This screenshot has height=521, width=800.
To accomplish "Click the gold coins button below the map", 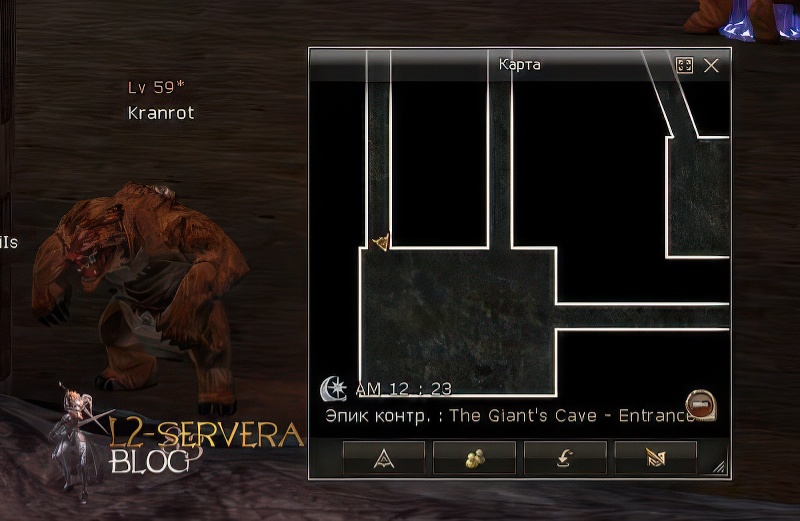I will pyautogui.click(x=474, y=458).
